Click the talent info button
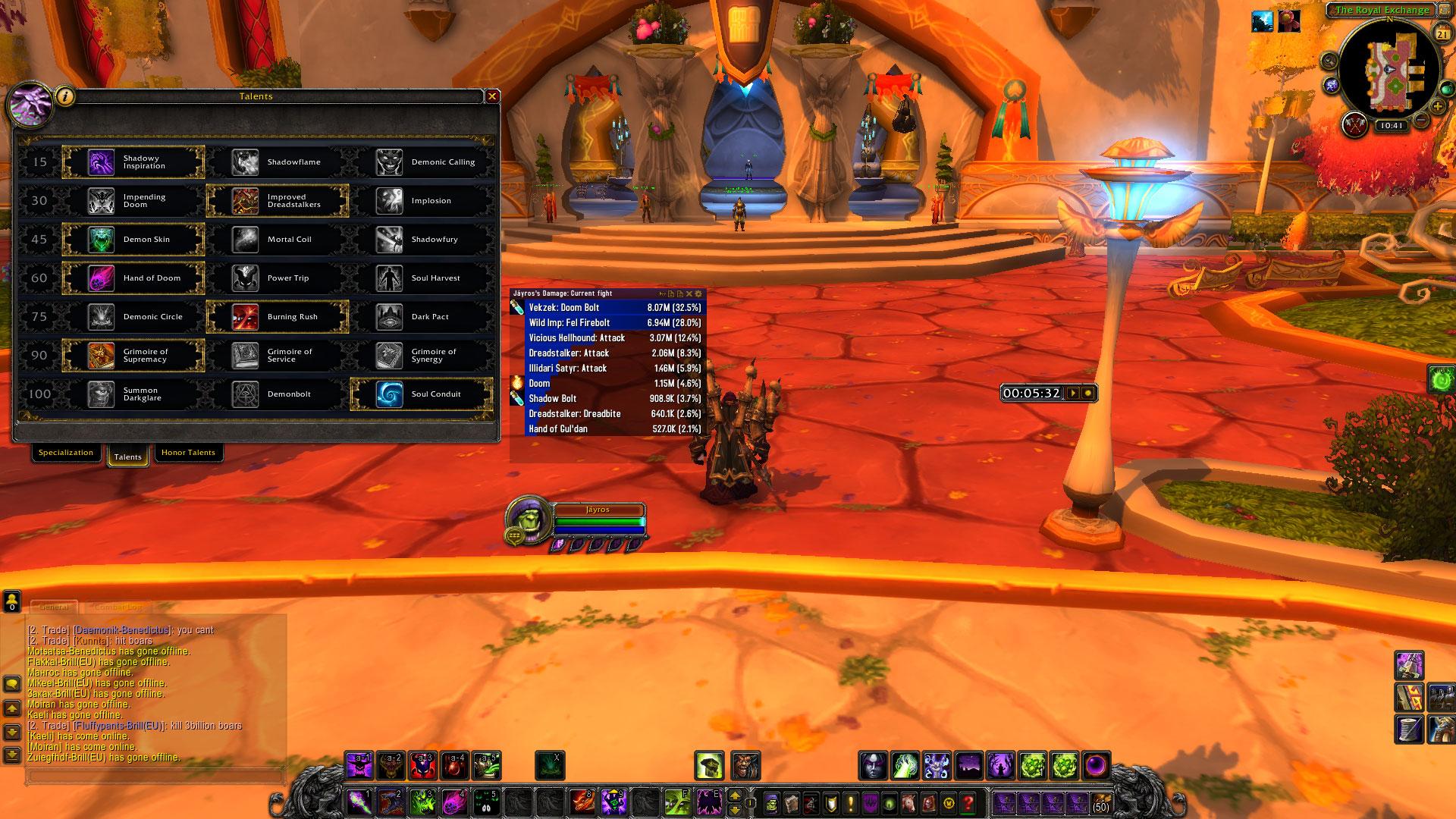The height and width of the screenshot is (819, 1456). 66,96
